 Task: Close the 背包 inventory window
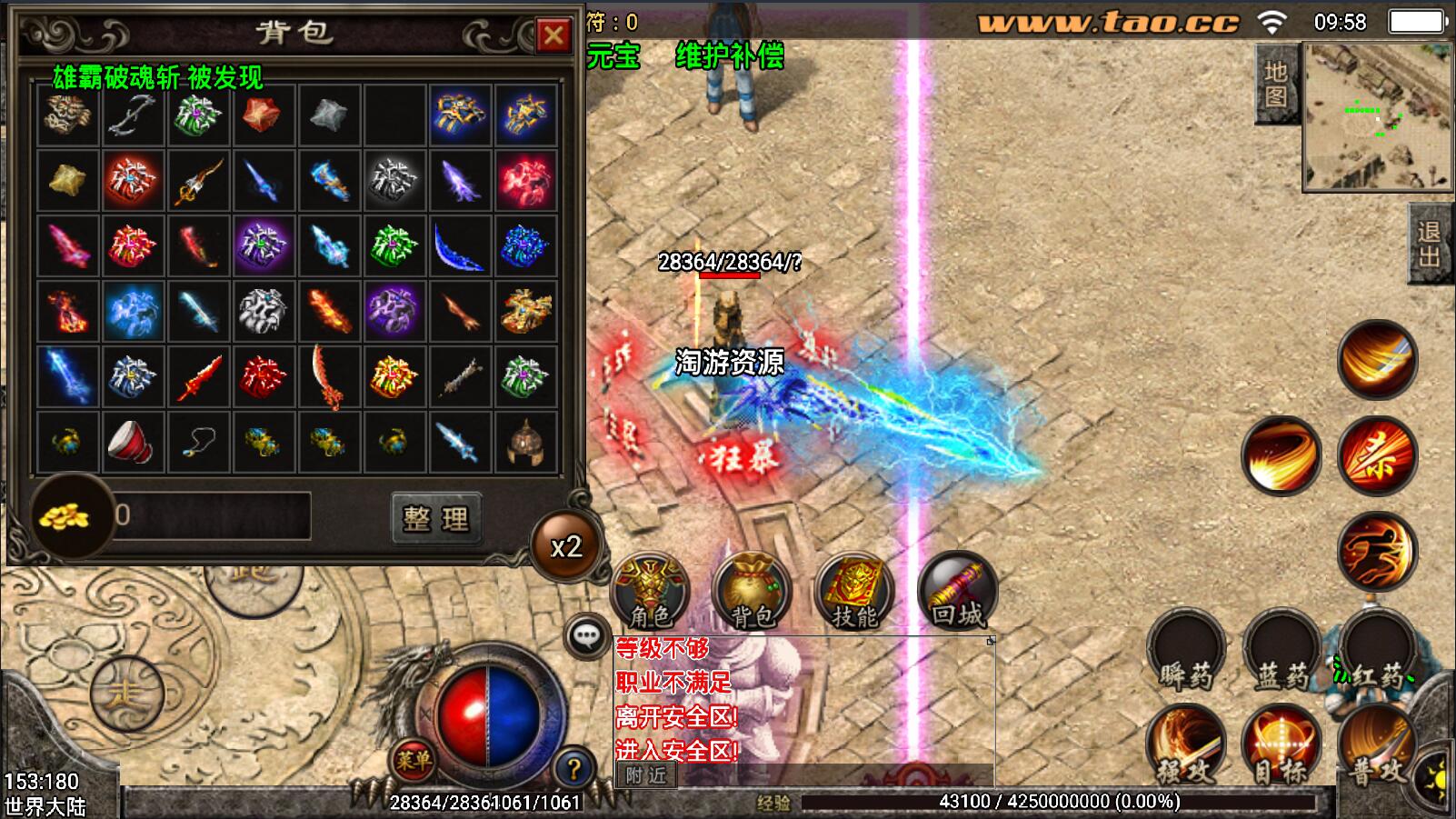point(553,35)
